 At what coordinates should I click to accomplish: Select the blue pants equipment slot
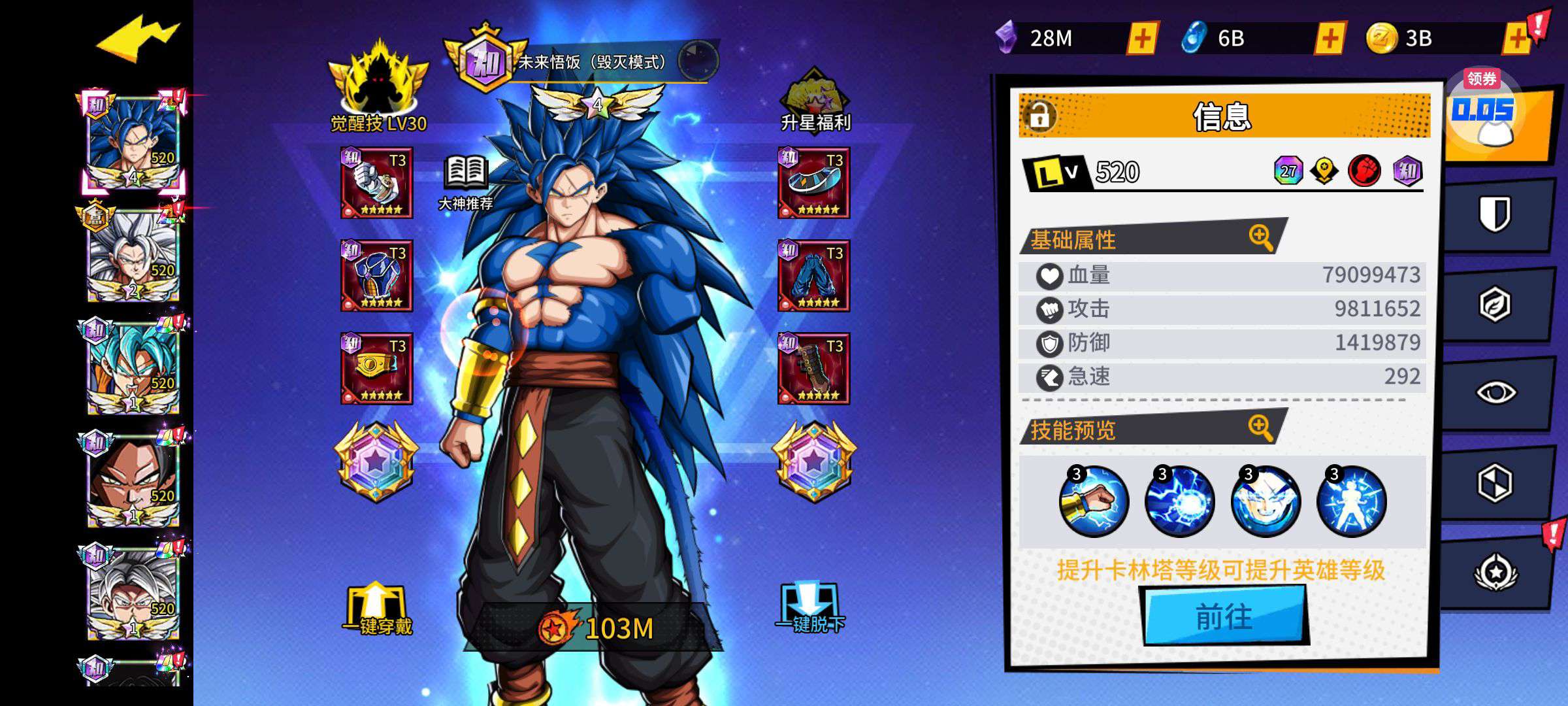tap(813, 276)
